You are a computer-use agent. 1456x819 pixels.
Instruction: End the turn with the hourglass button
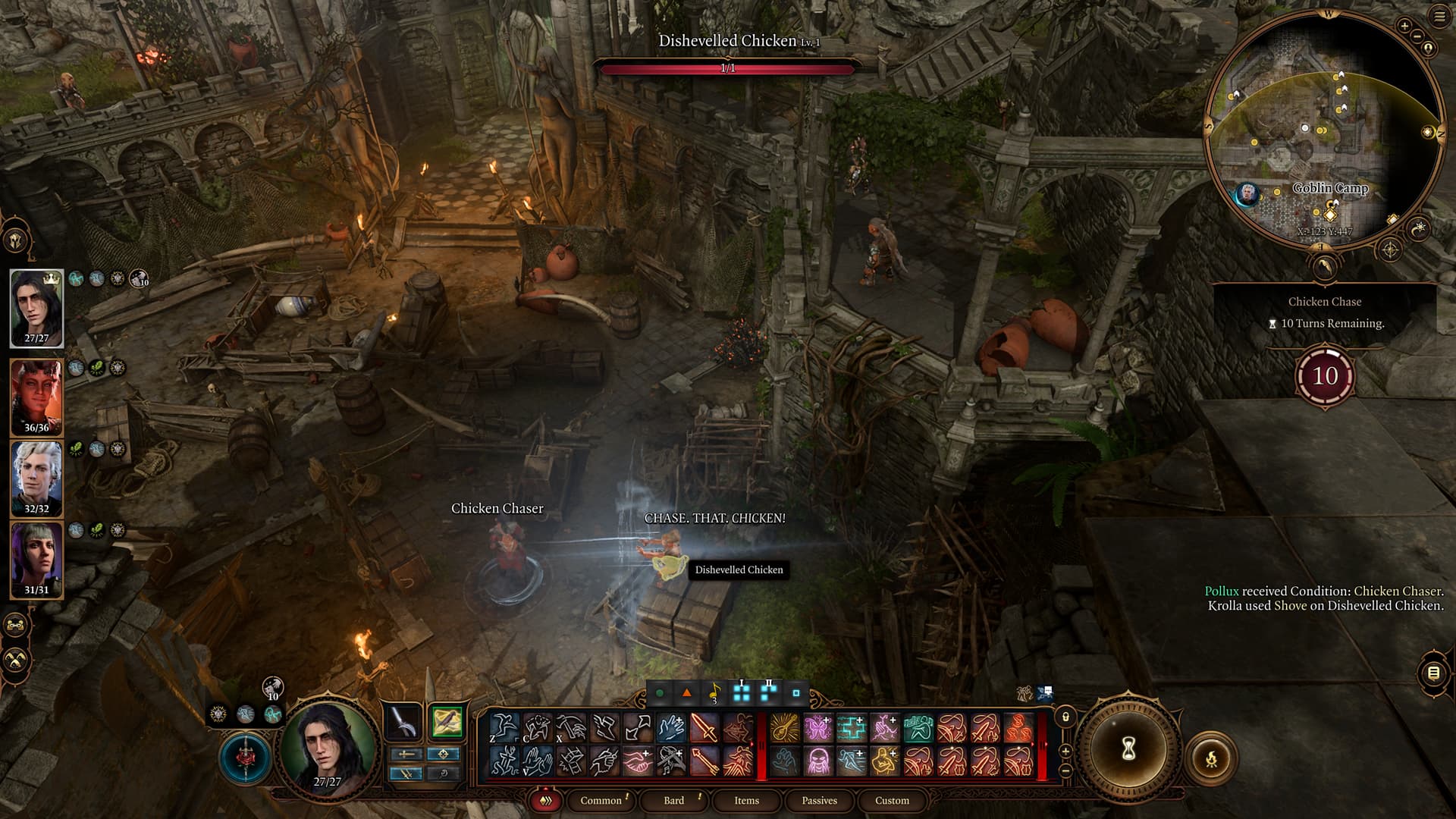tap(1128, 749)
